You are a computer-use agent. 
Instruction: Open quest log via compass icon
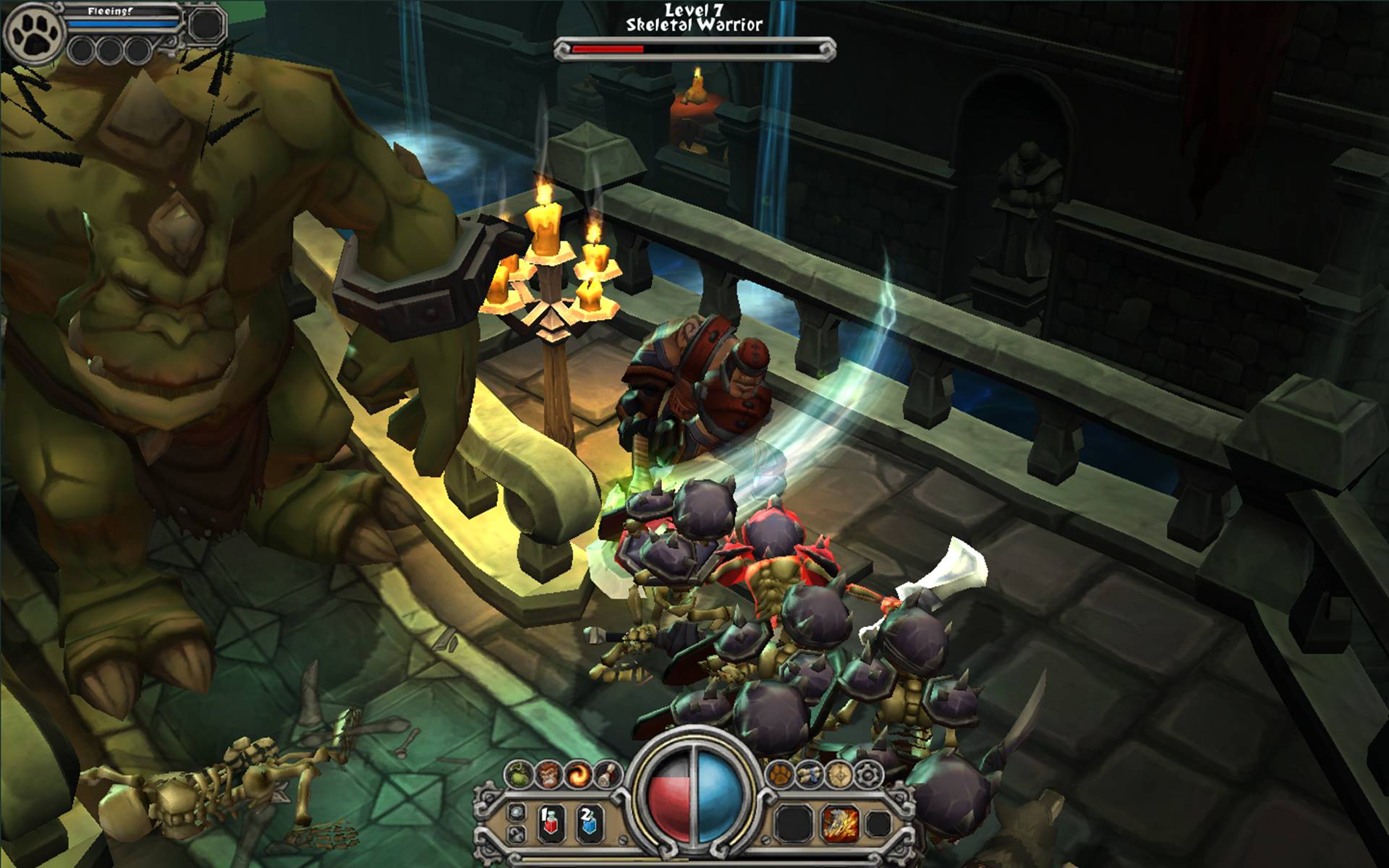pyautogui.click(x=838, y=774)
